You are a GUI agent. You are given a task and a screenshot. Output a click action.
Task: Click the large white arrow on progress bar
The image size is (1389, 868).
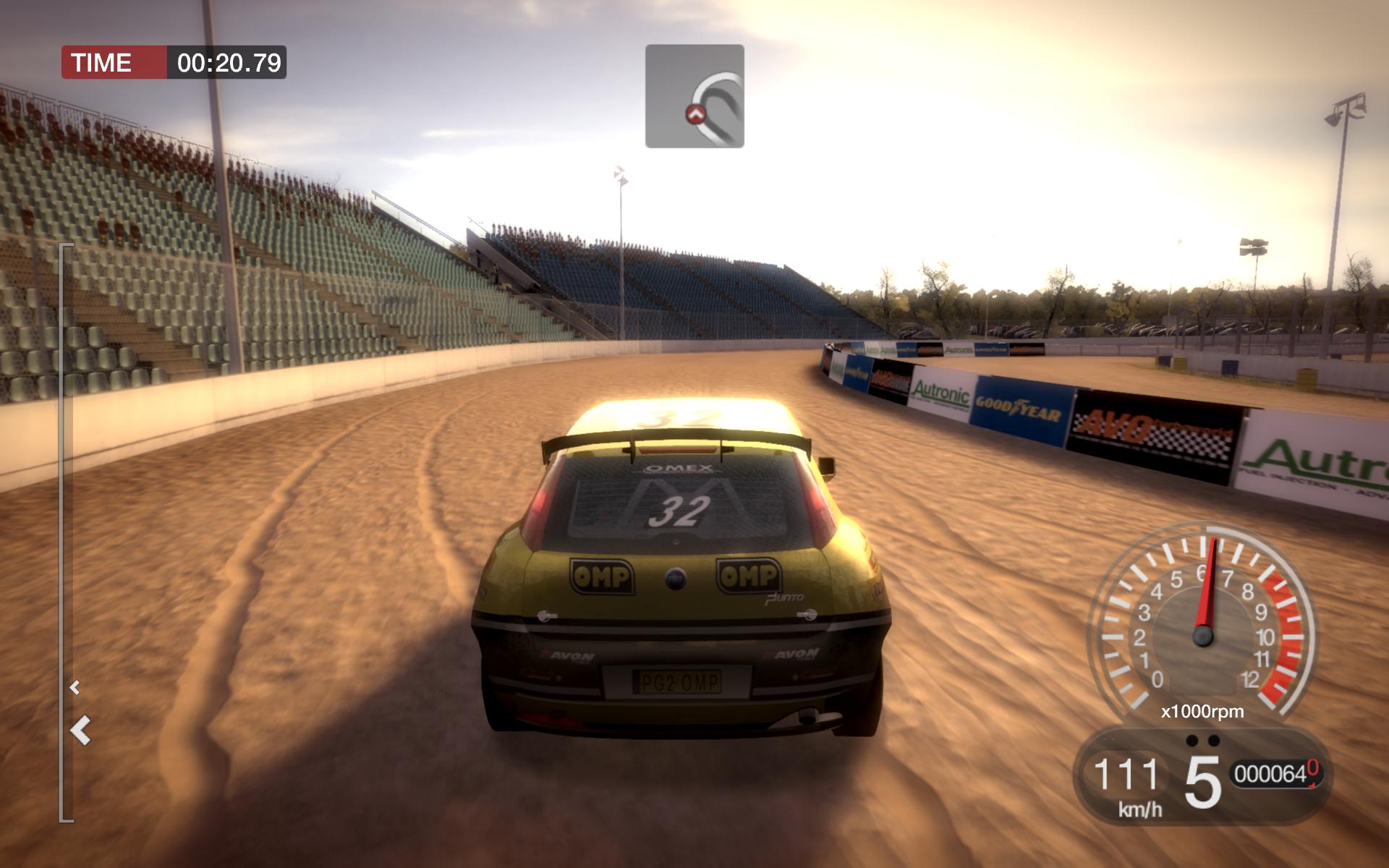(x=81, y=730)
